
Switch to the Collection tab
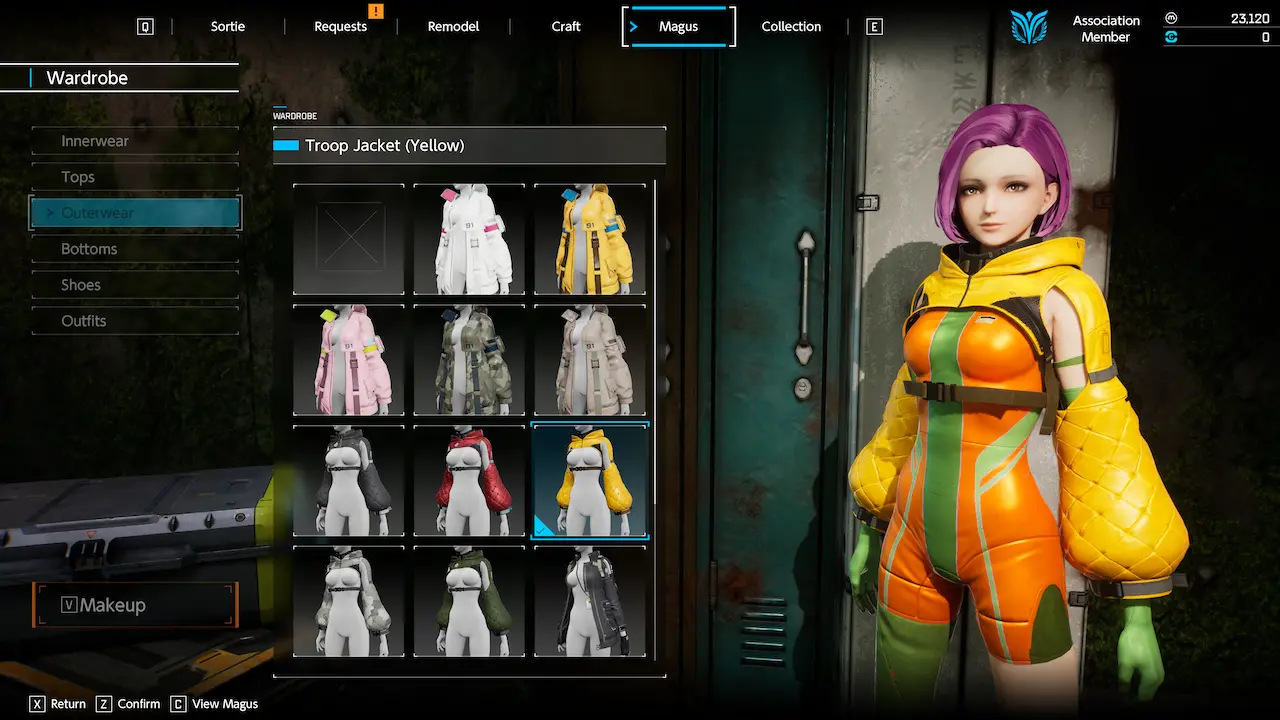[x=791, y=26]
